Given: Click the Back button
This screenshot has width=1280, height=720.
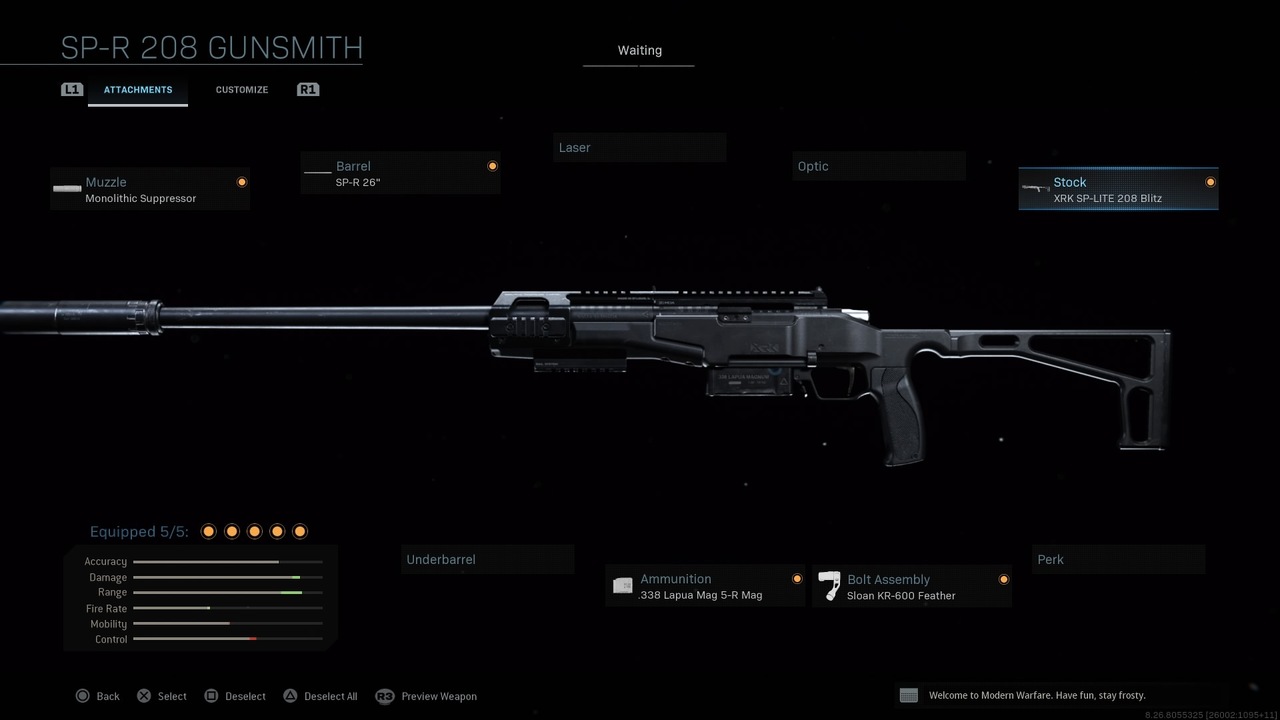Looking at the screenshot, I should pos(97,696).
